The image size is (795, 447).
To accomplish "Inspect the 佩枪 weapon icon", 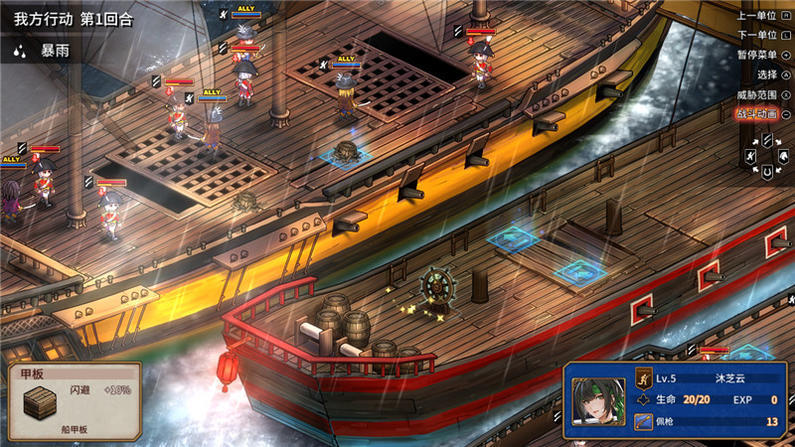I will click(644, 422).
